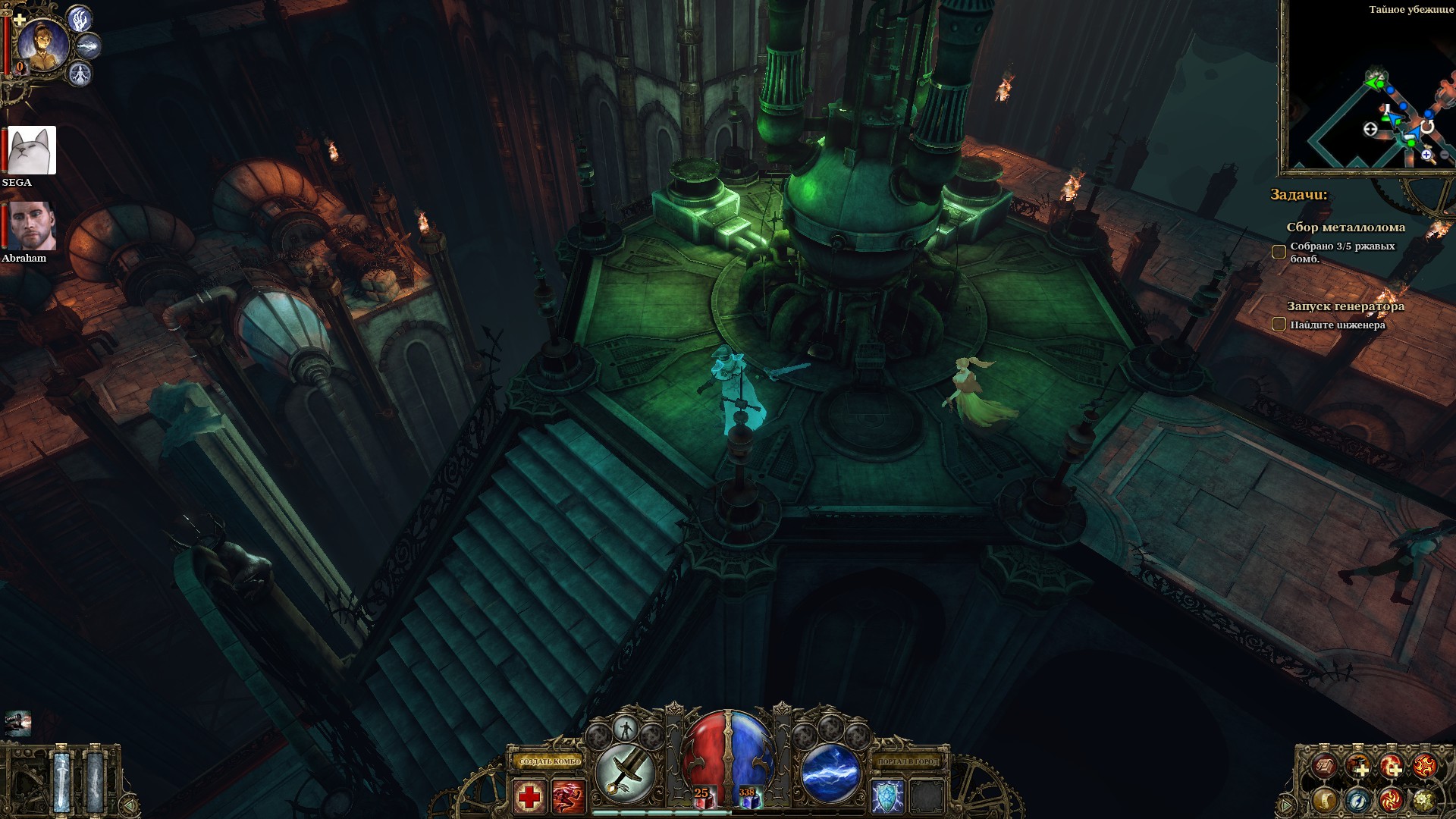
Task: Use the red health potion
Action: 704,796
